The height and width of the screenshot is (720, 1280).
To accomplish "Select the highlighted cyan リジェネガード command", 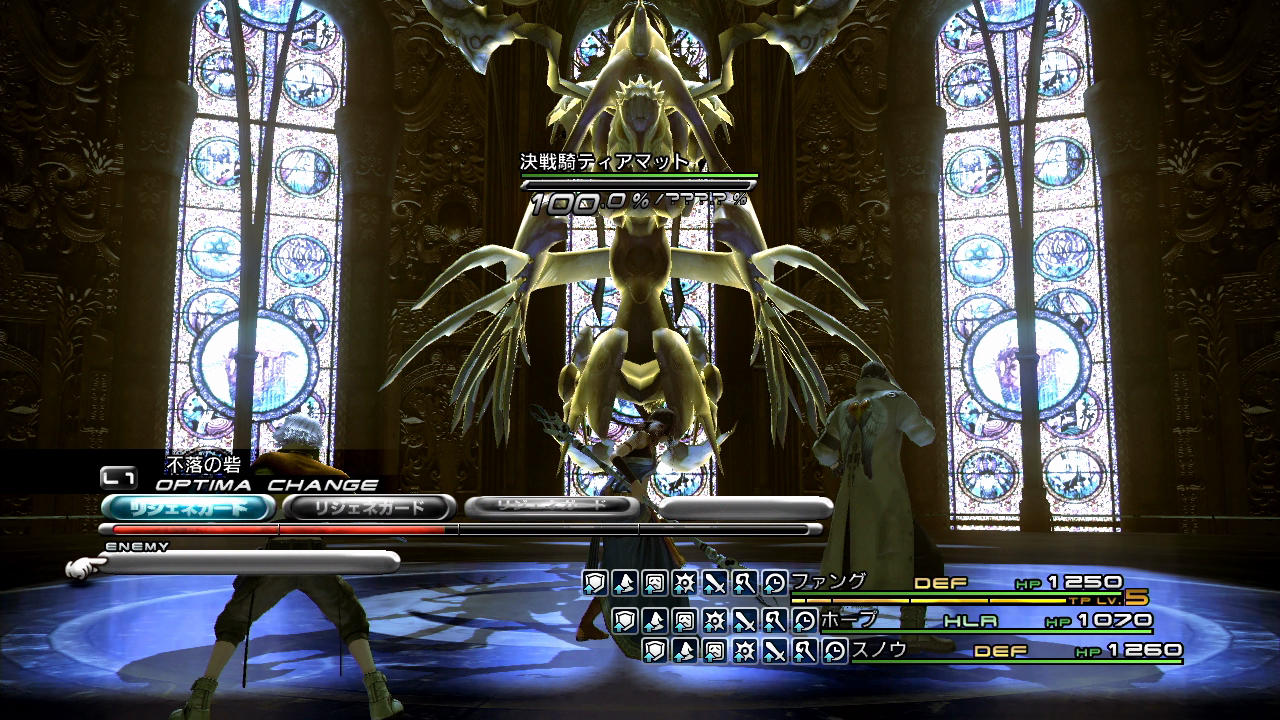I will pos(188,508).
